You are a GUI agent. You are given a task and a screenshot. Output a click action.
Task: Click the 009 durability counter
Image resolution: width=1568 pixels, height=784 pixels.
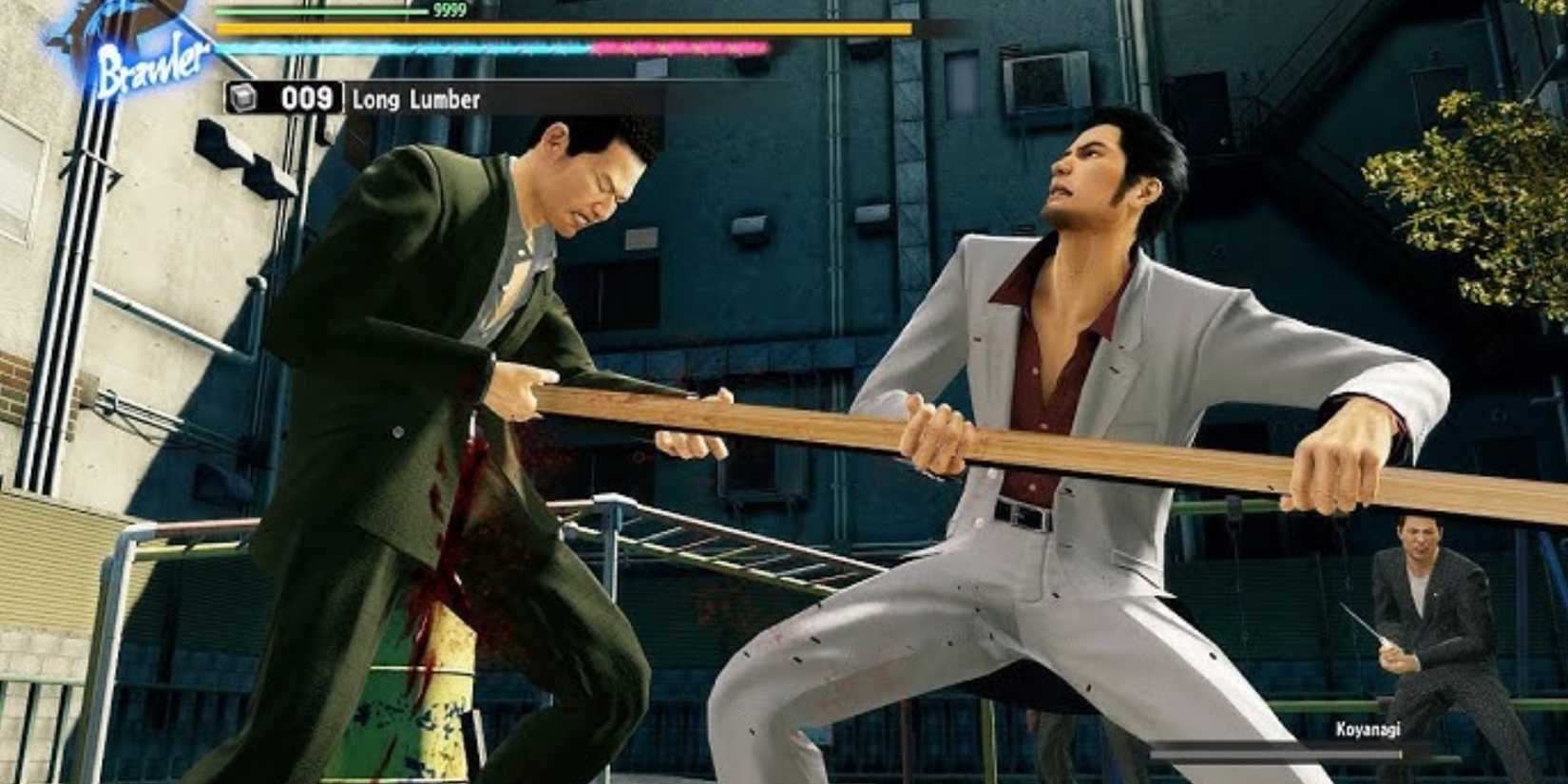click(307, 96)
